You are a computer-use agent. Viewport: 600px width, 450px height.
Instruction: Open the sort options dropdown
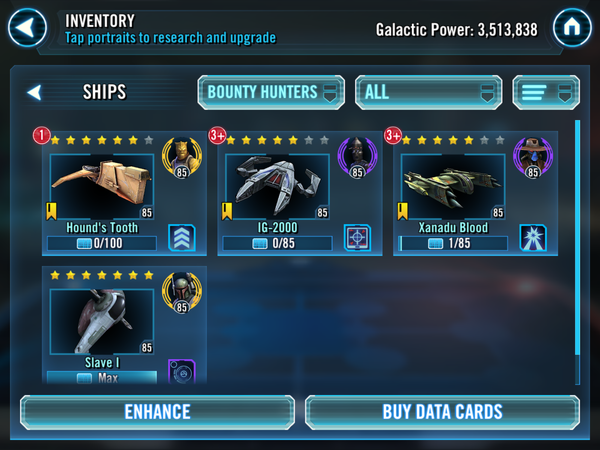pyautogui.click(x=546, y=92)
